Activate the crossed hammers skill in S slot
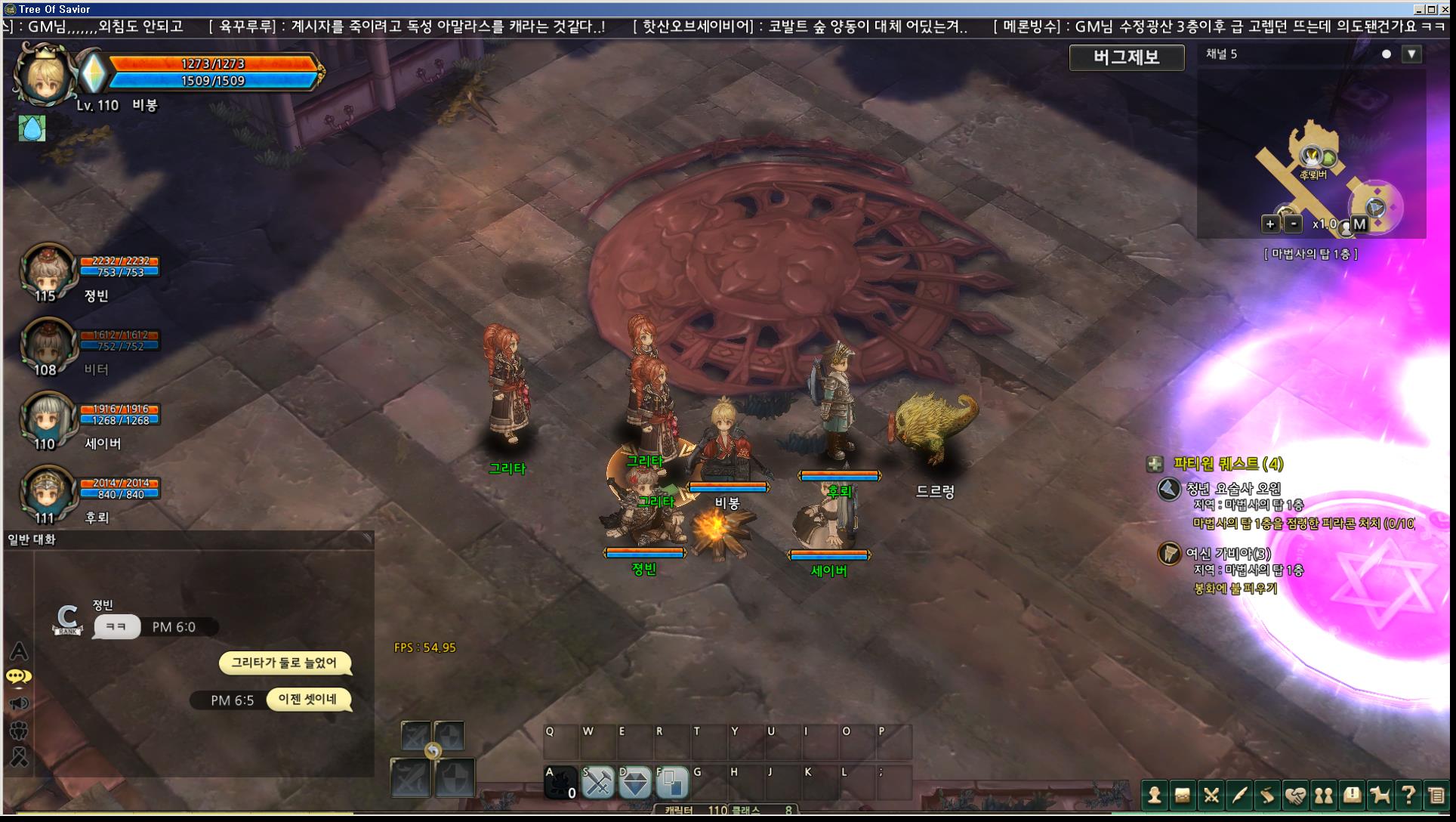 pyautogui.click(x=598, y=783)
